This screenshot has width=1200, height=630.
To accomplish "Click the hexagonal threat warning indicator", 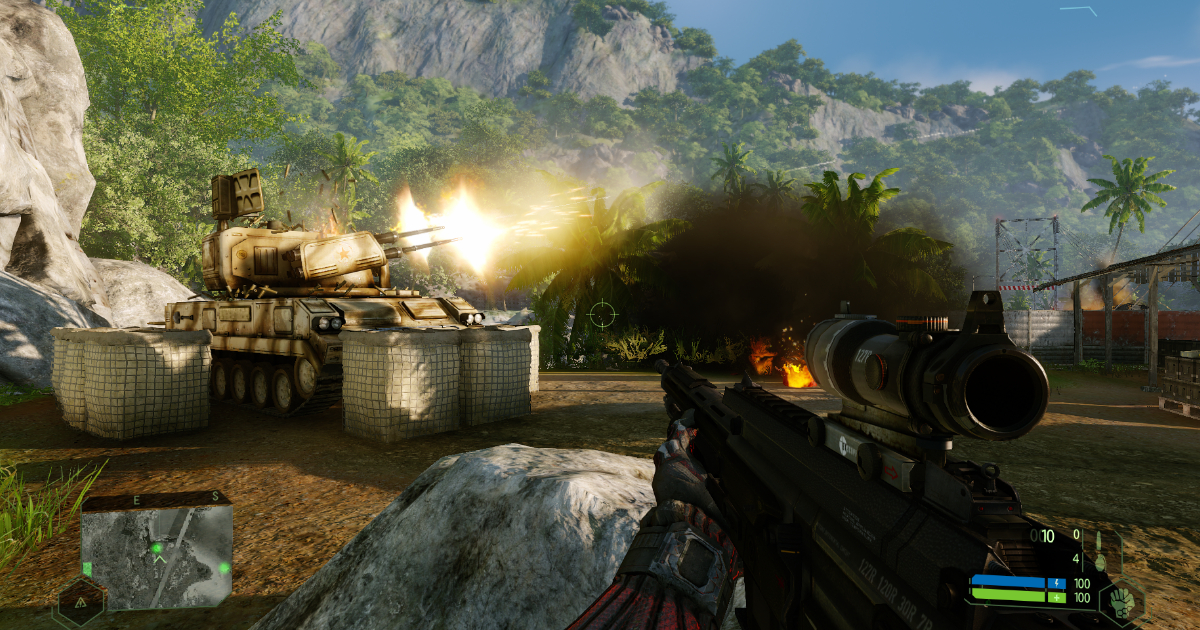I will tap(79, 603).
